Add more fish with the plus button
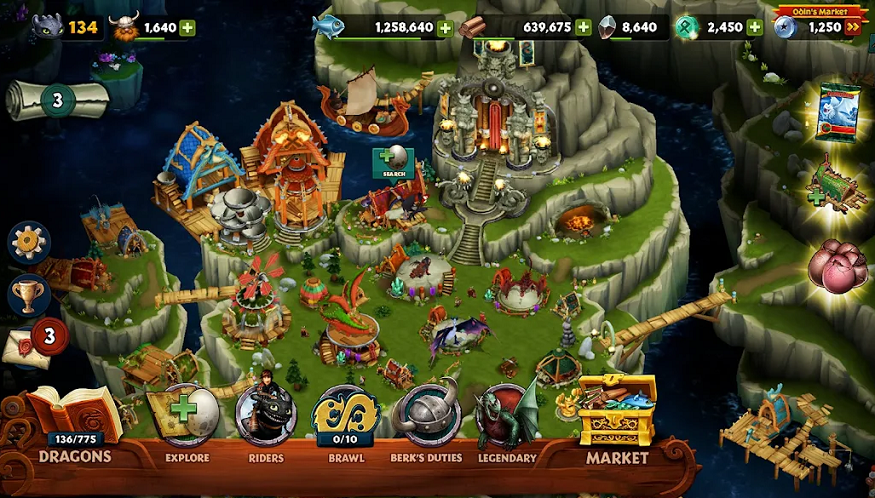875x498 pixels. pos(445,27)
